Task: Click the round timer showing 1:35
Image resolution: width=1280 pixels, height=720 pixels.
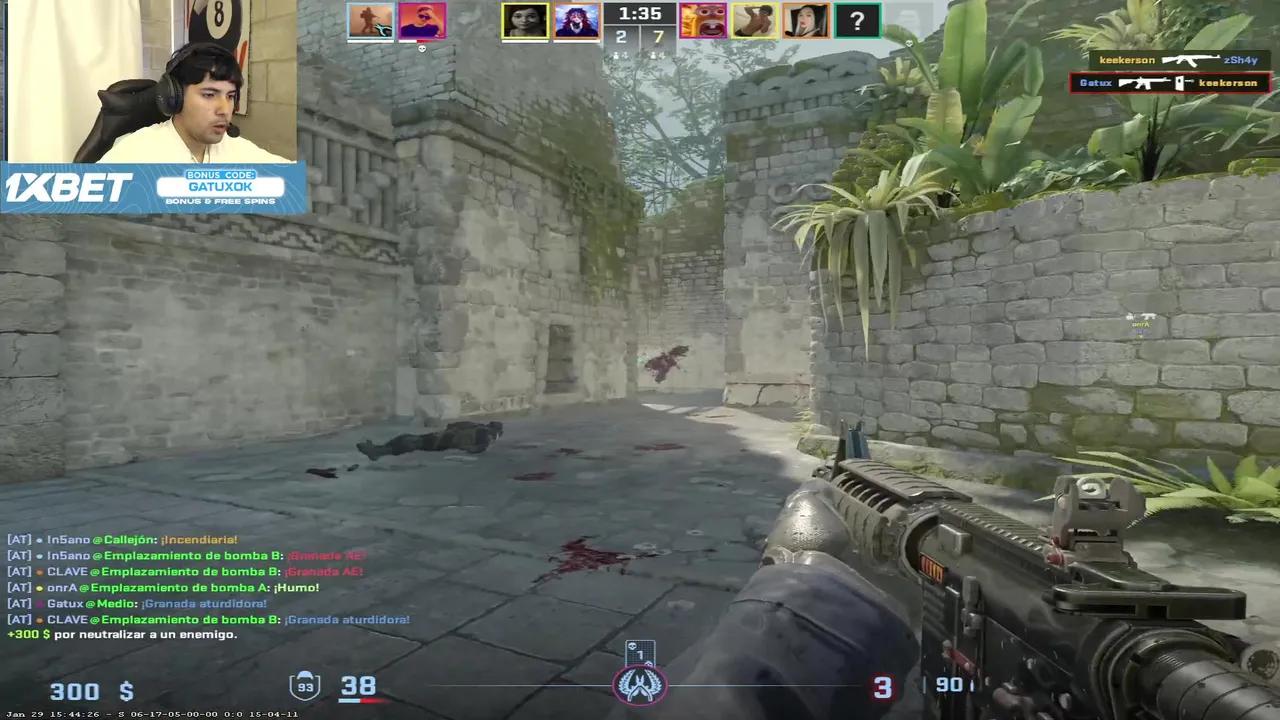Action: [x=640, y=14]
